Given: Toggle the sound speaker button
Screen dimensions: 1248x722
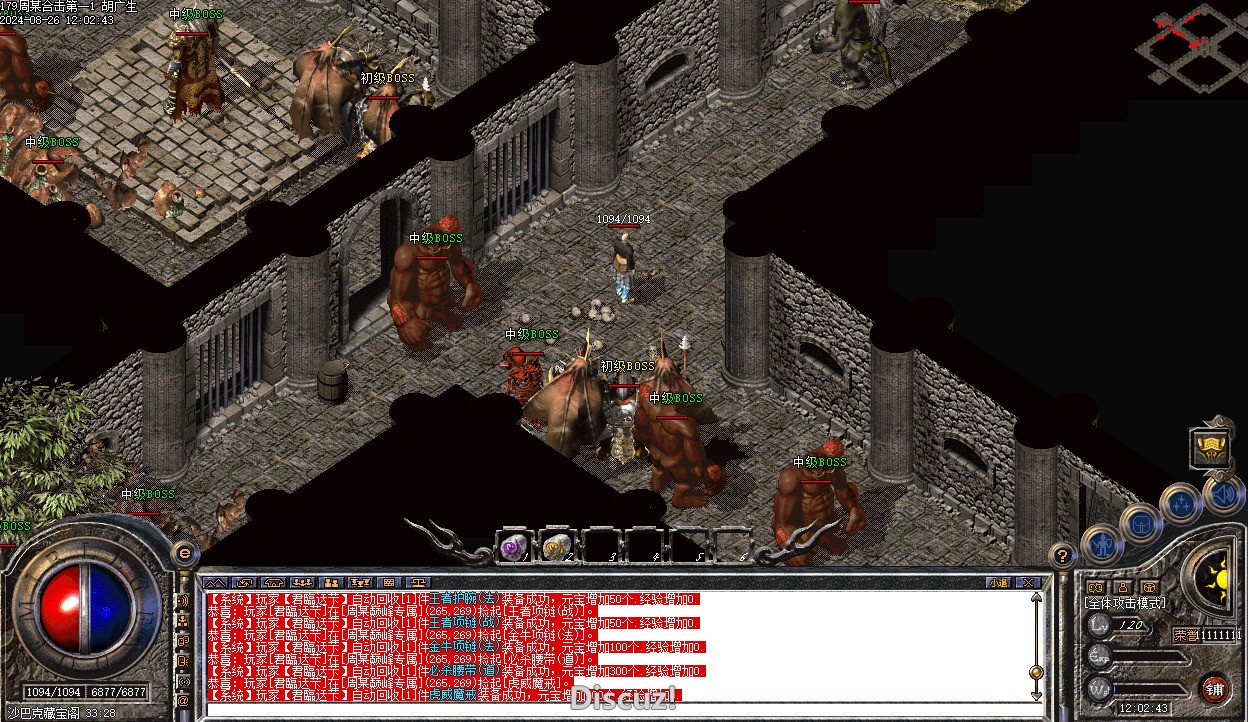Looking at the screenshot, I should 1221,494.
